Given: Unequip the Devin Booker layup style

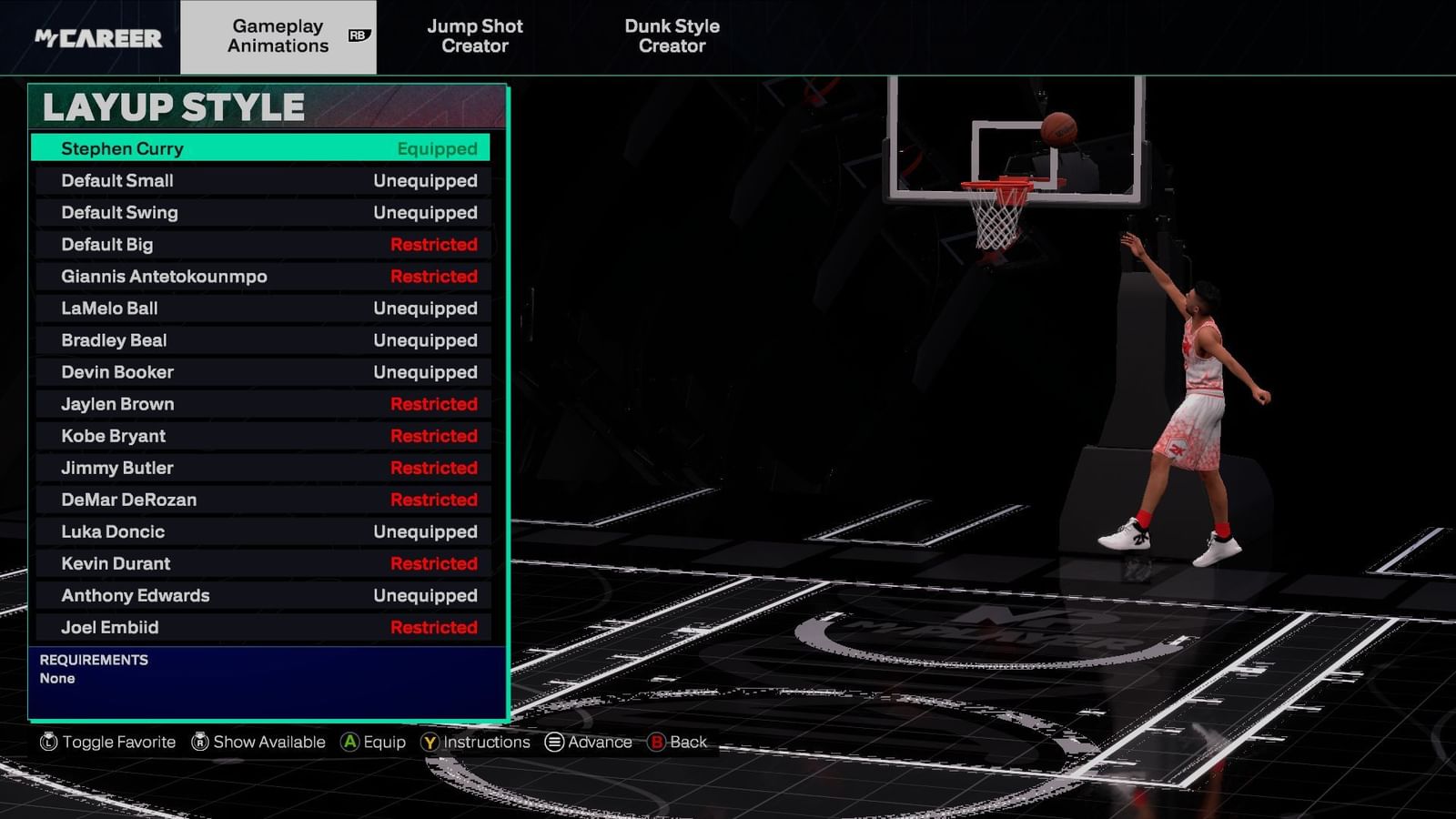Looking at the screenshot, I should (264, 371).
